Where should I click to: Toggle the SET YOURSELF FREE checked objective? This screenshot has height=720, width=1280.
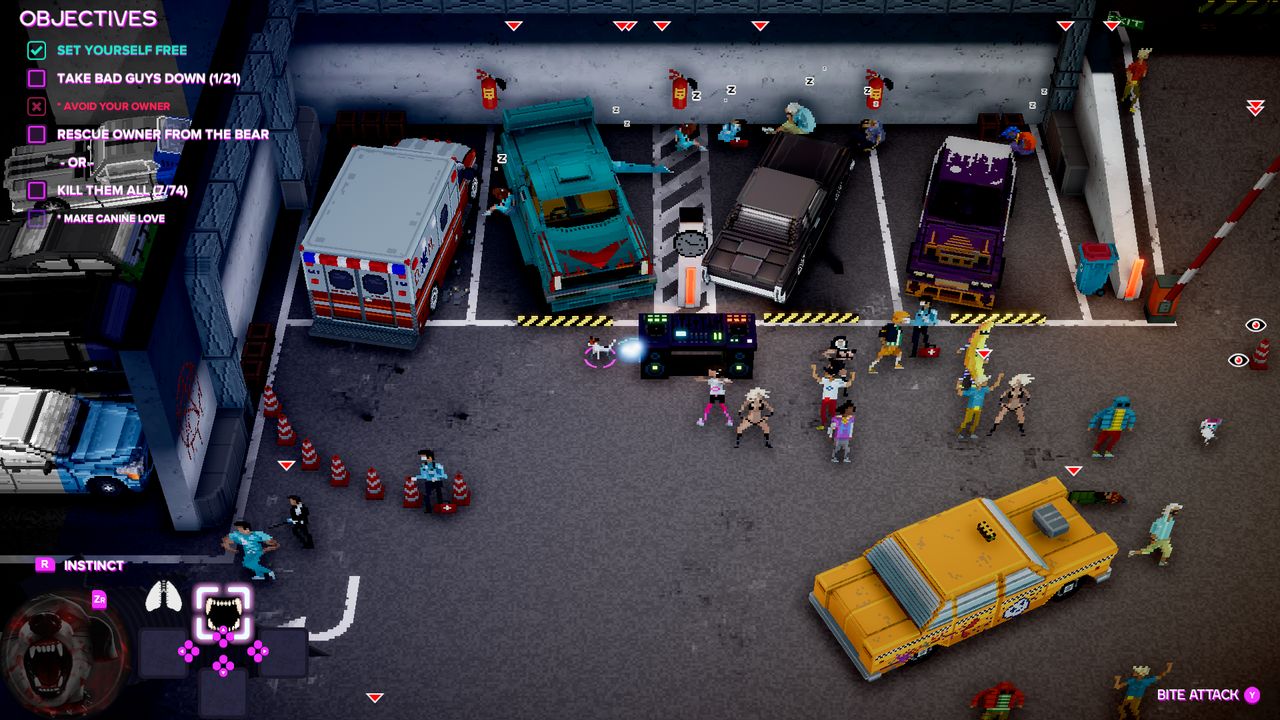[35, 48]
